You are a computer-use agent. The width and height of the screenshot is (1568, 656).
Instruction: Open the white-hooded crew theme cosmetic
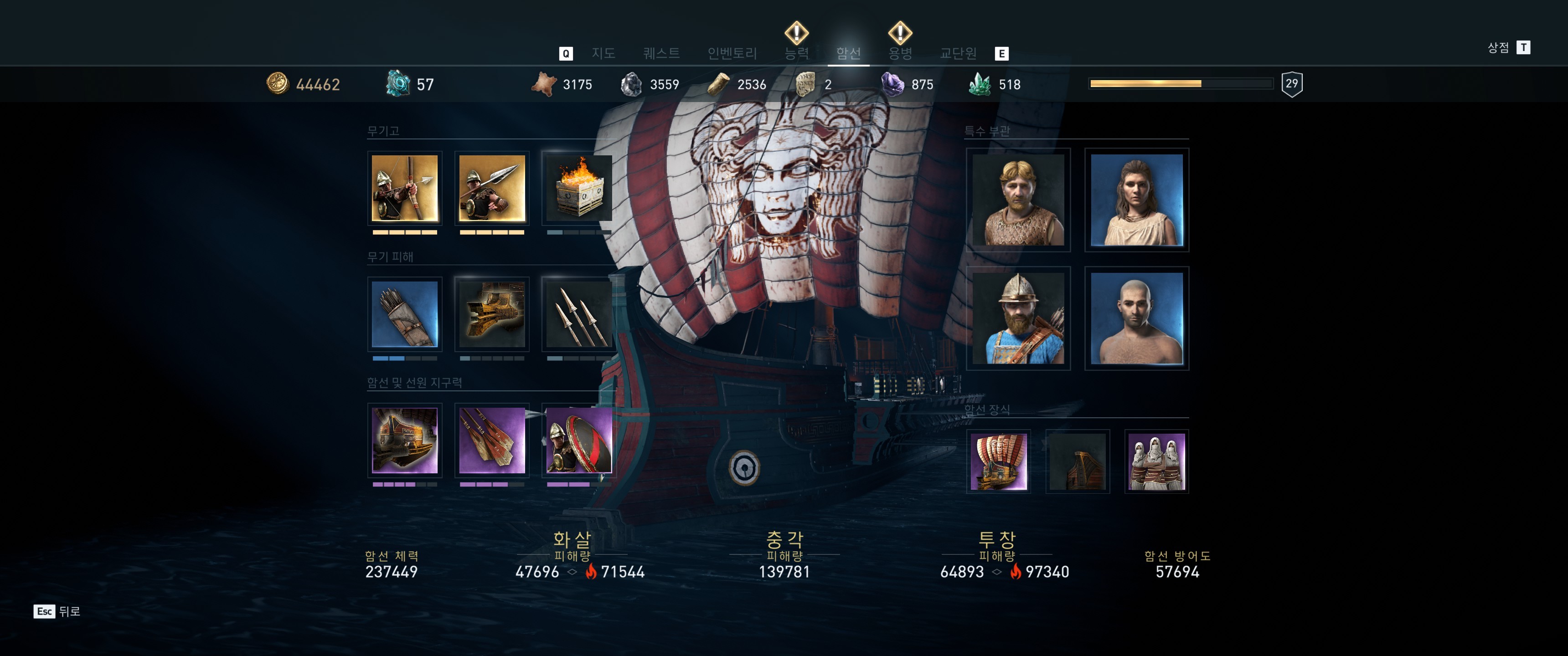point(1156,461)
